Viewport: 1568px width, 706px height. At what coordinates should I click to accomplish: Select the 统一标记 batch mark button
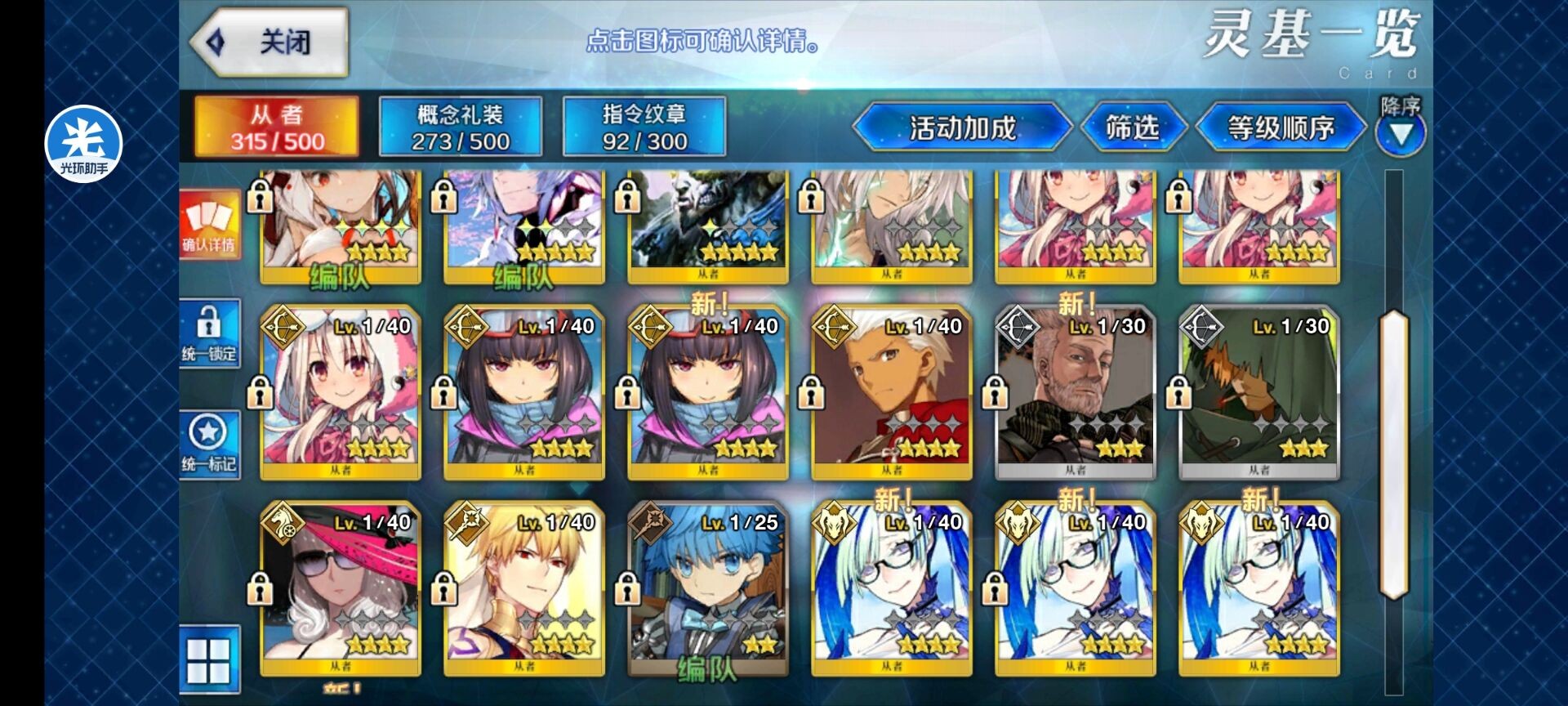(x=210, y=445)
